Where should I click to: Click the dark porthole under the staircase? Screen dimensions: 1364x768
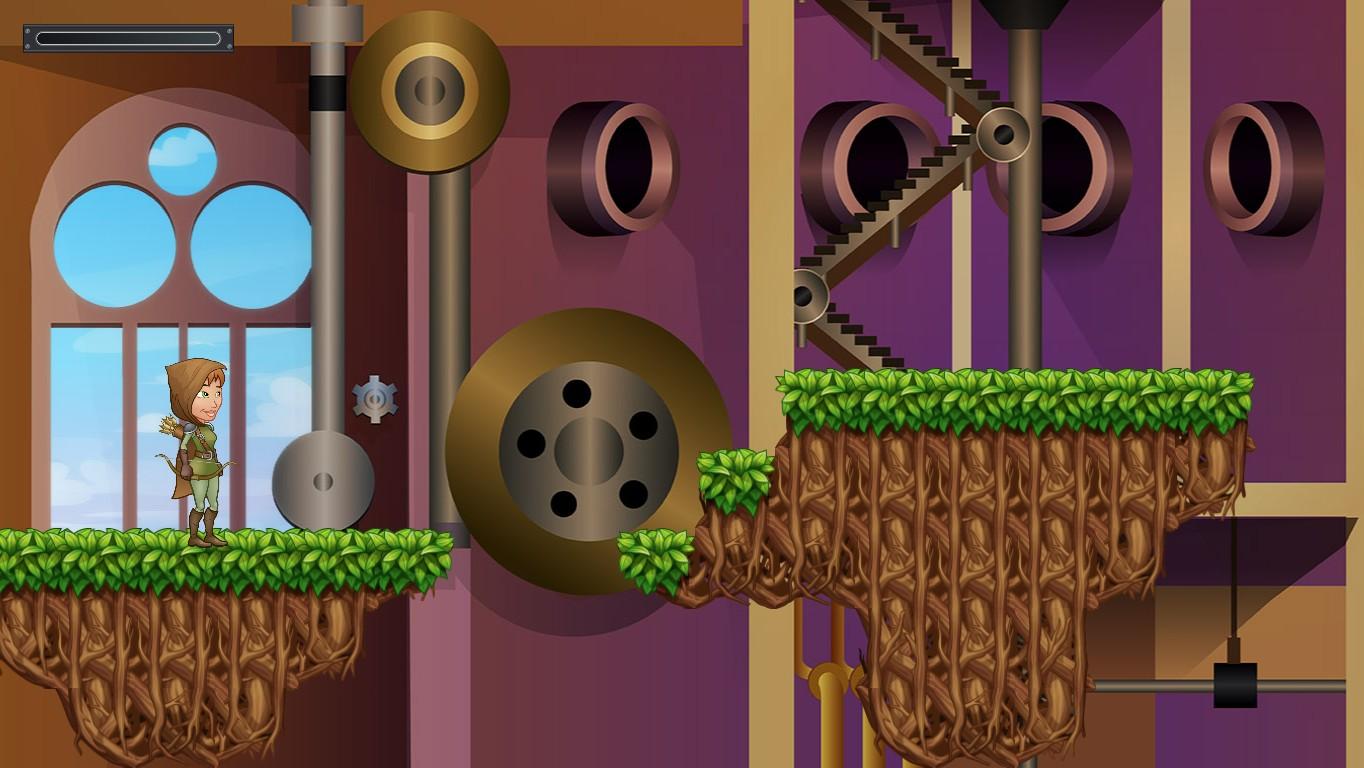pyautogui.click(x=880, y=160)
